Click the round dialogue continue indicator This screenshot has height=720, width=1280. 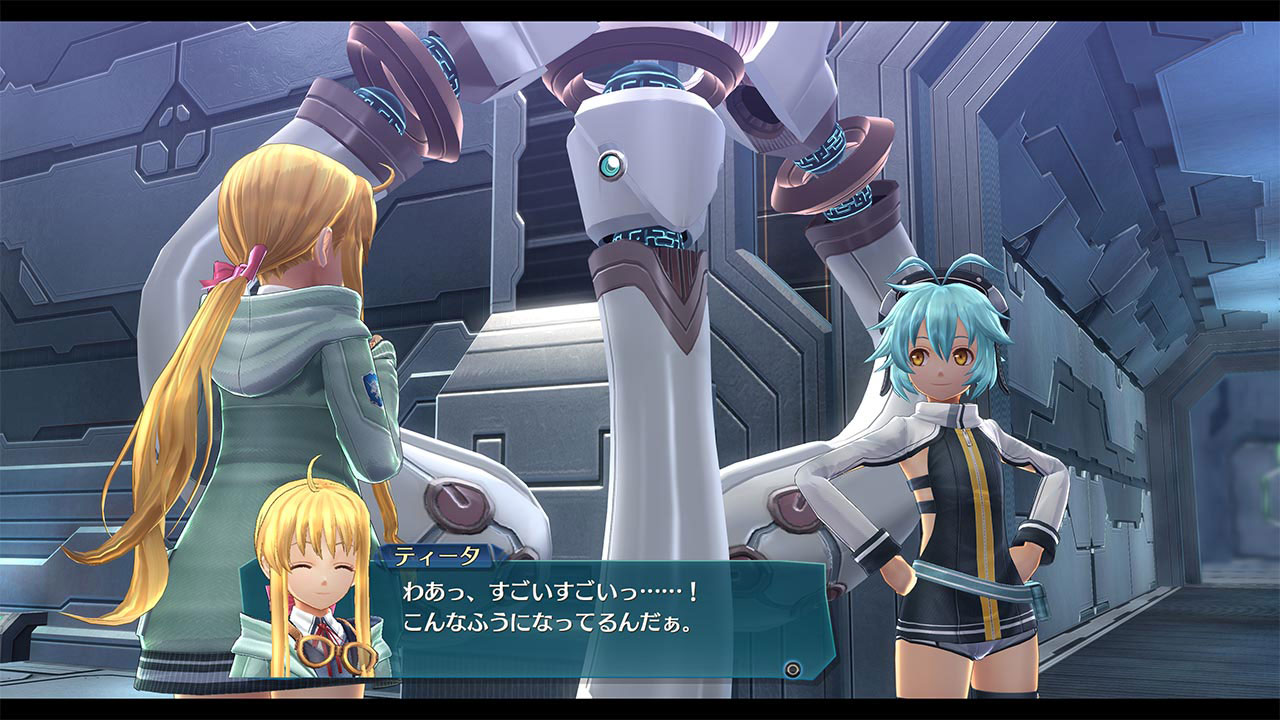tap(792, 668)
